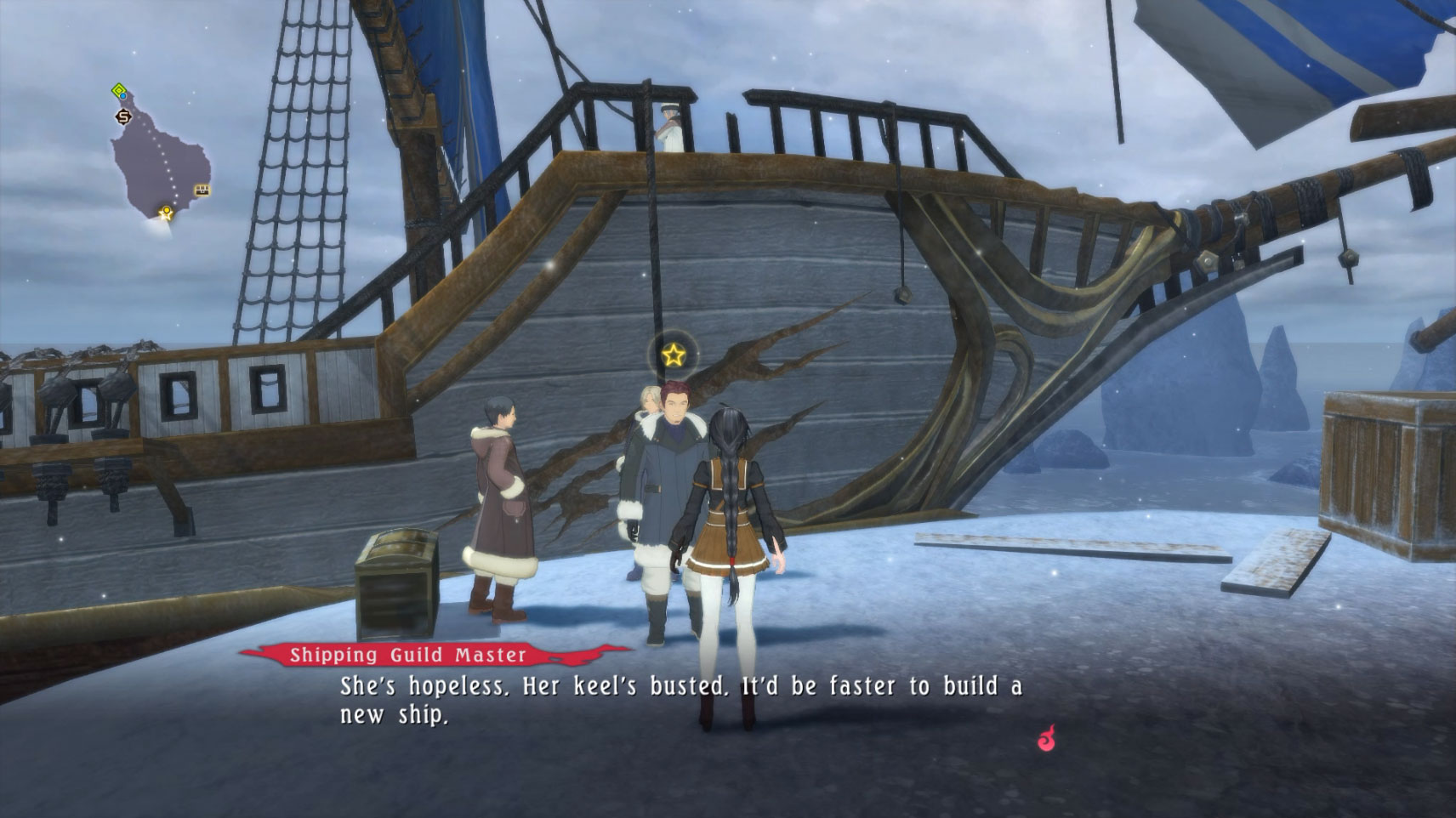Select the yellow star marker on the minimap
Viewport: 1456px width, 818px height.
click(166, 213)
